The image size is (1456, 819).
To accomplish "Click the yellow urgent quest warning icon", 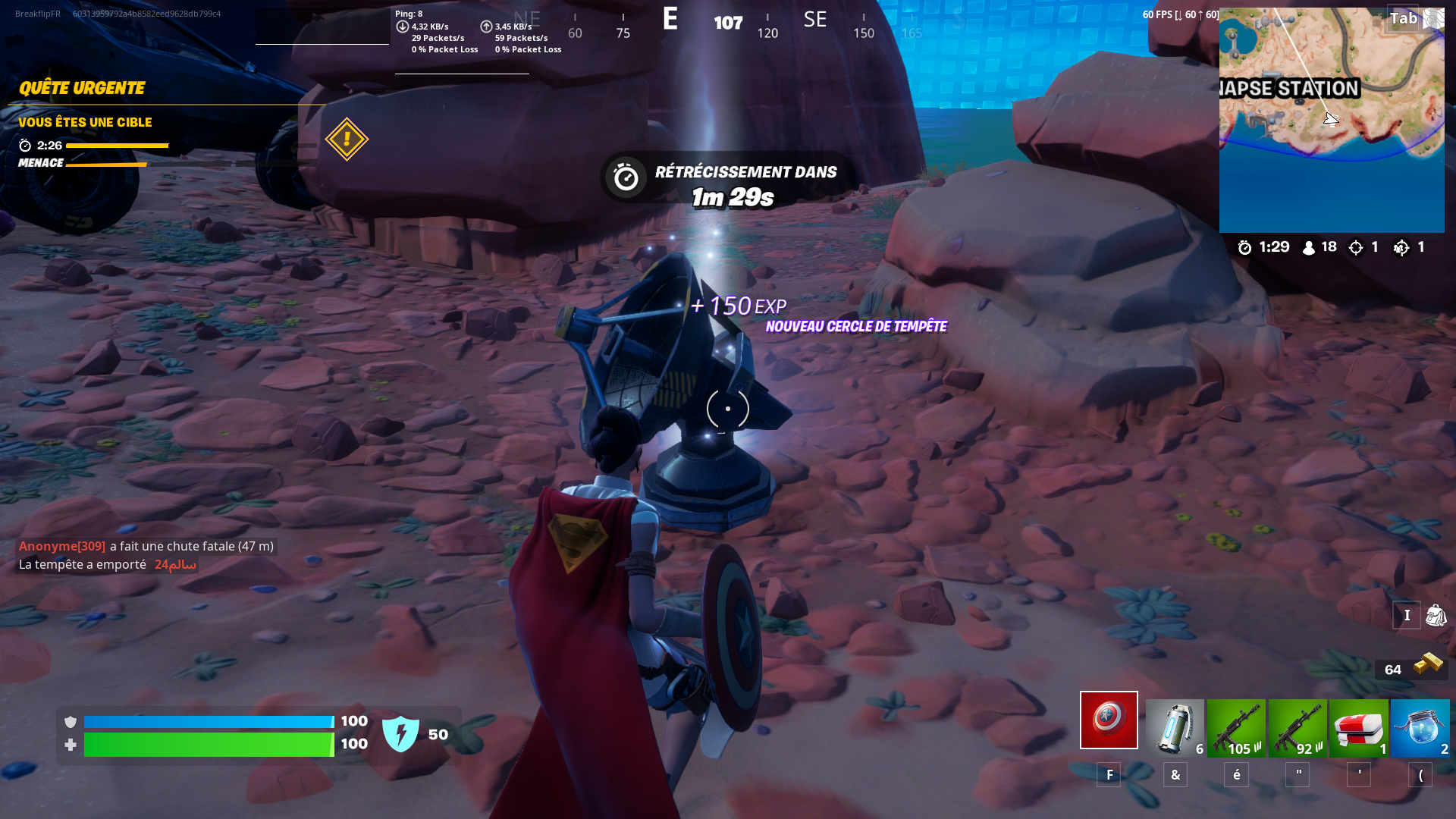I will (346, 140).
